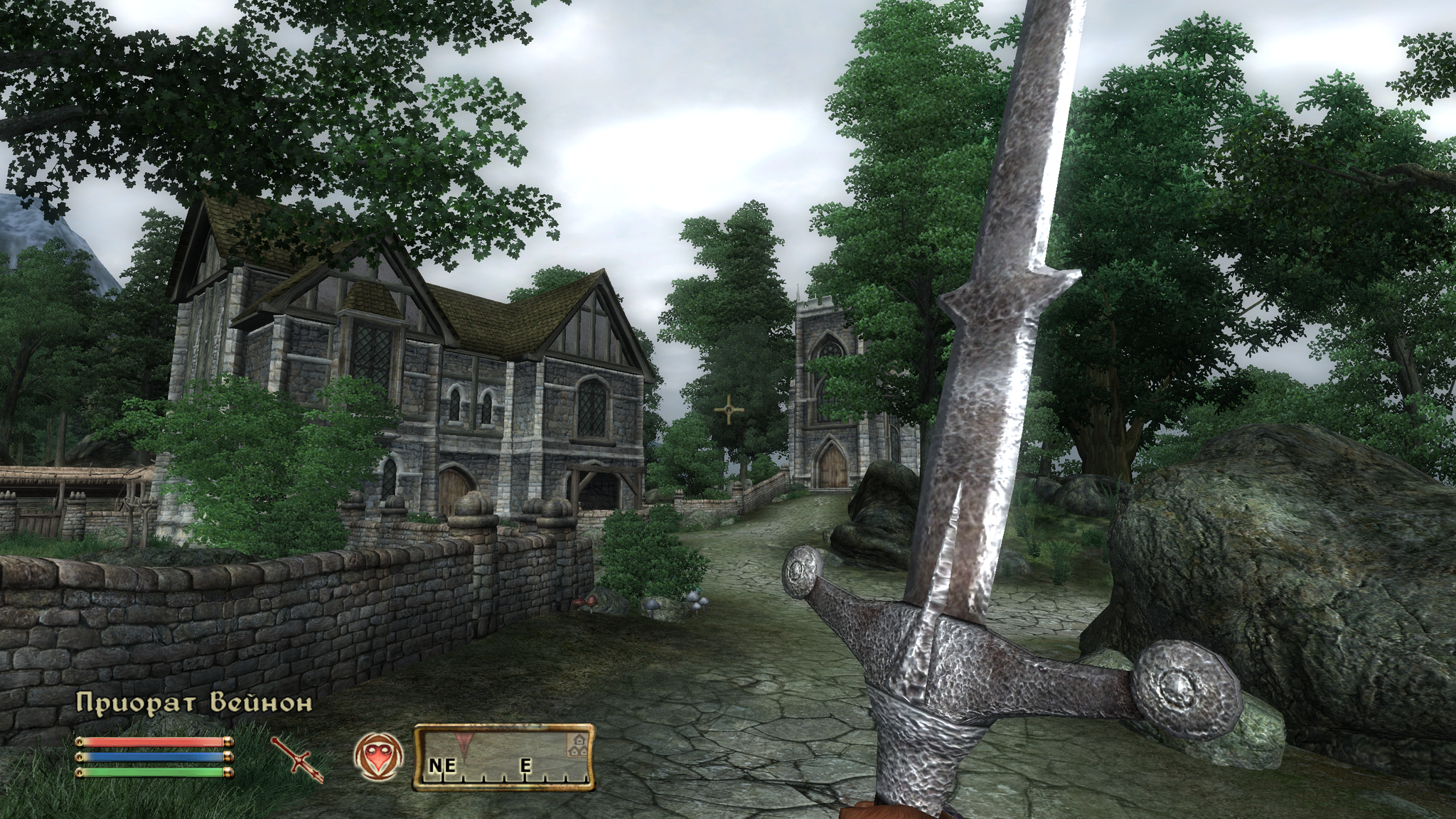
Task: Select the settlement houses marker on the compass
Action: [577, 744]
